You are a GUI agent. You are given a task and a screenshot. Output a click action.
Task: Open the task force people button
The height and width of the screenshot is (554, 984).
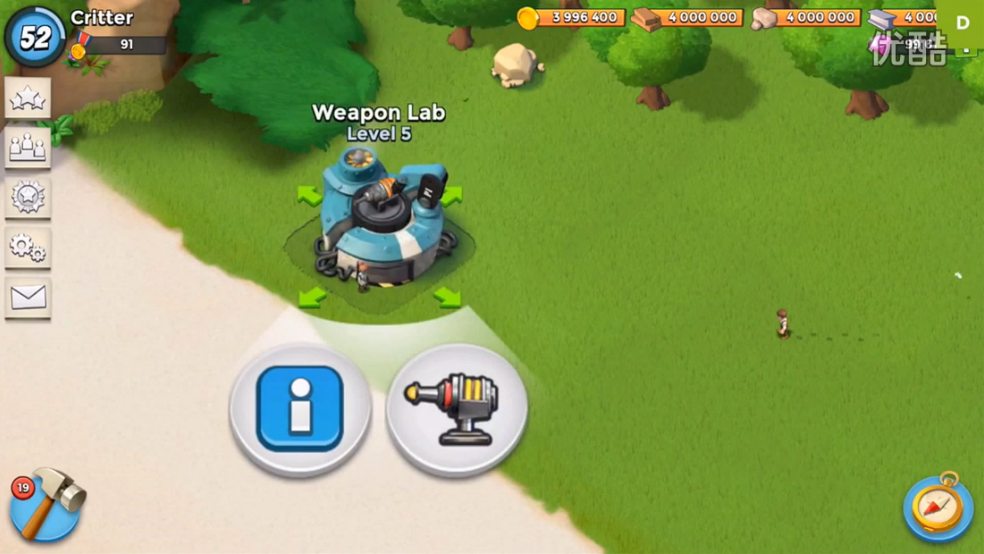27,147
